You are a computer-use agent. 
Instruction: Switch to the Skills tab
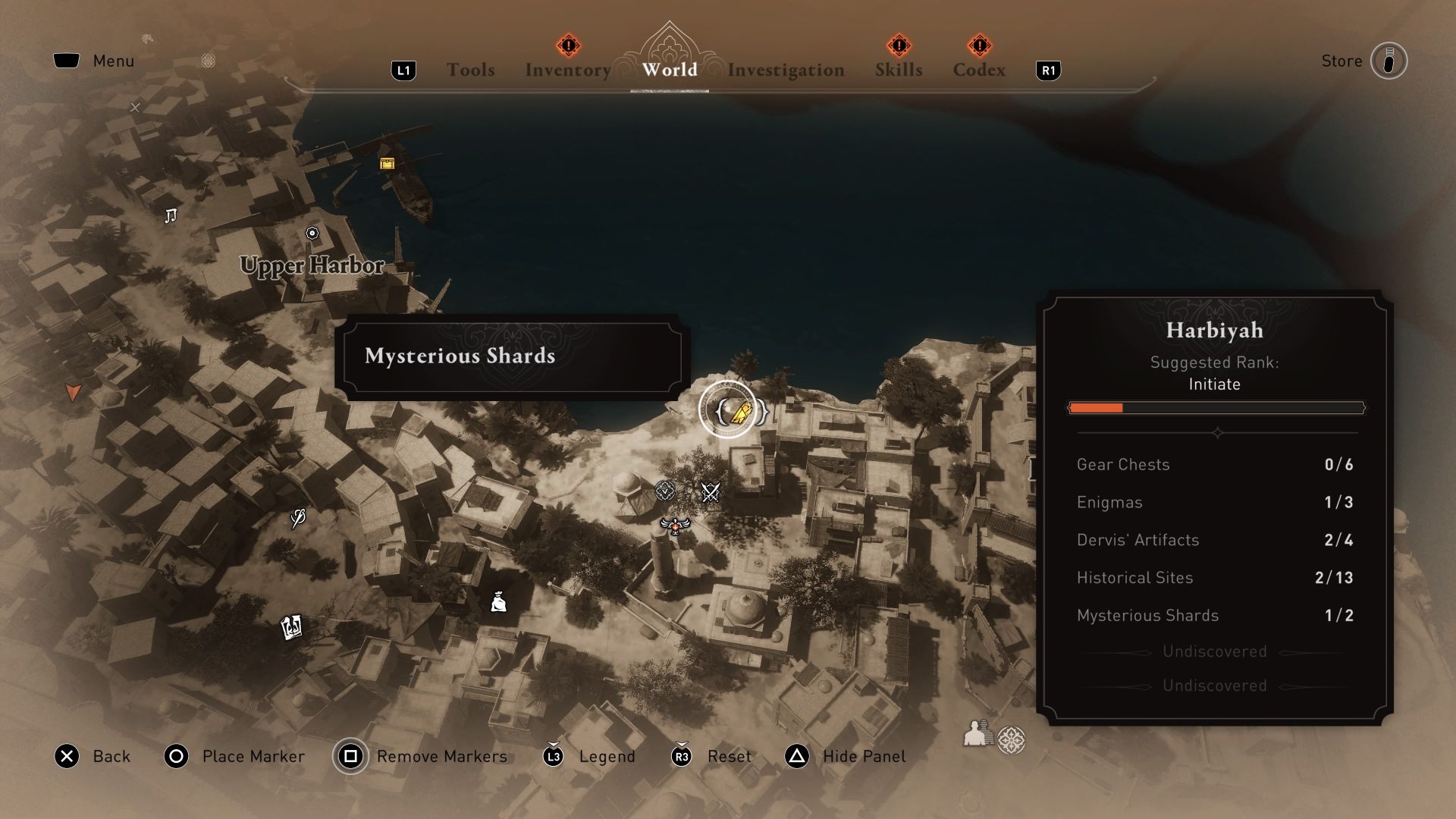pos(899,70)
